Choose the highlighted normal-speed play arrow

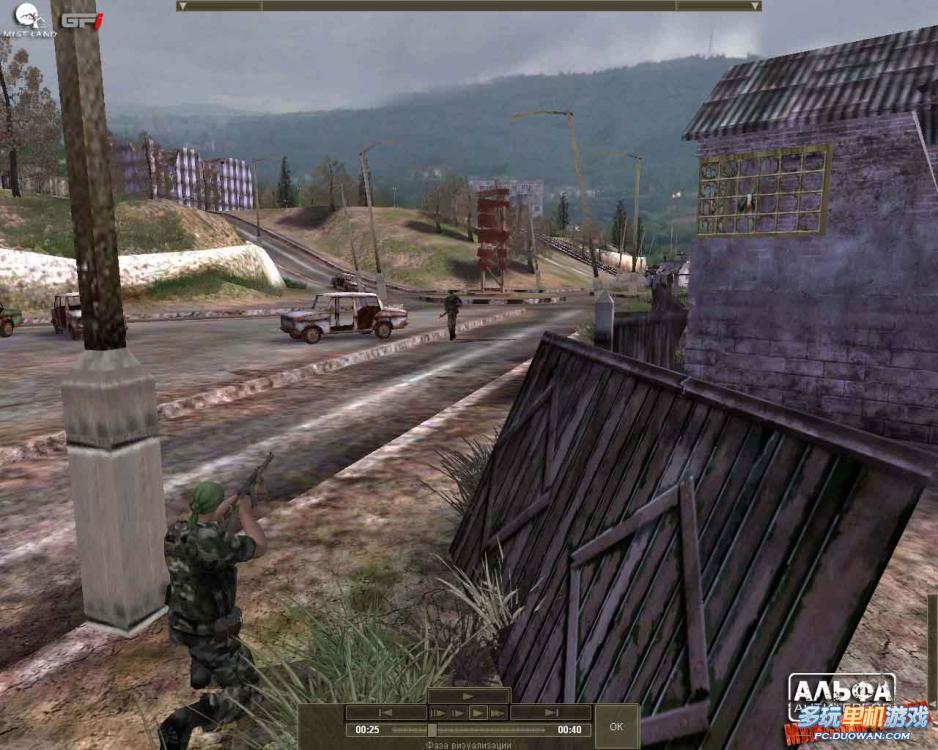[477, 713]
